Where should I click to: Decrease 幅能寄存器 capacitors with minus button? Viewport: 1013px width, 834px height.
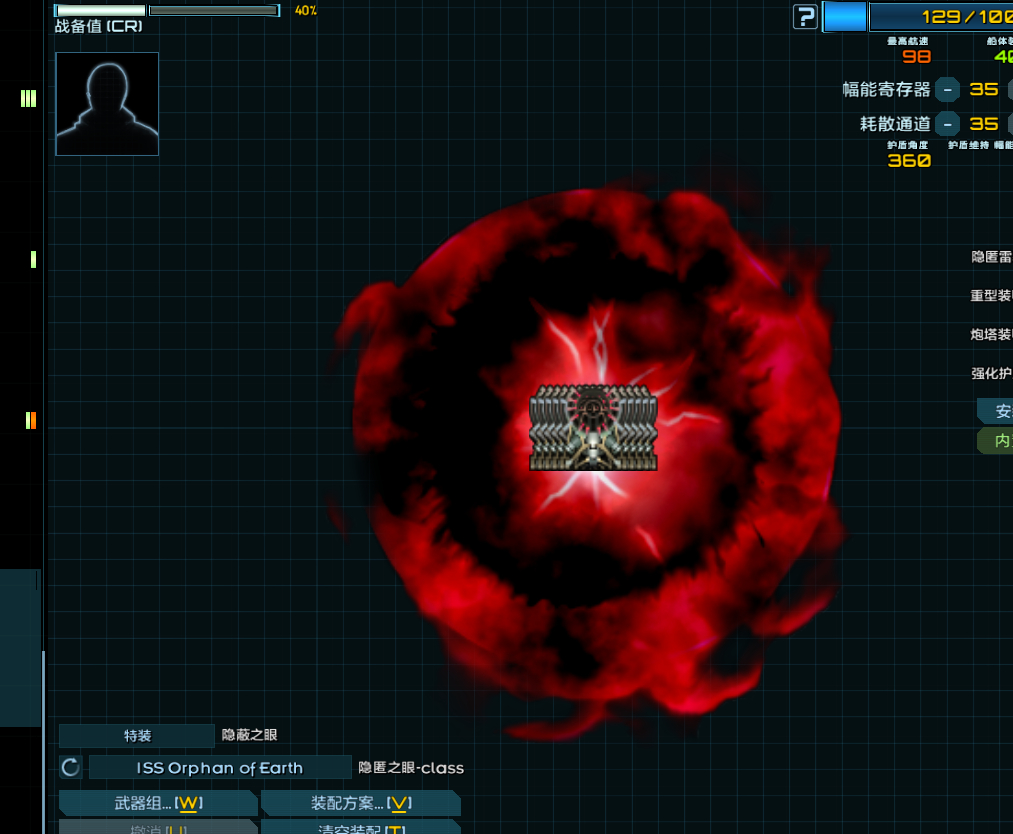(x=947, y=89)
